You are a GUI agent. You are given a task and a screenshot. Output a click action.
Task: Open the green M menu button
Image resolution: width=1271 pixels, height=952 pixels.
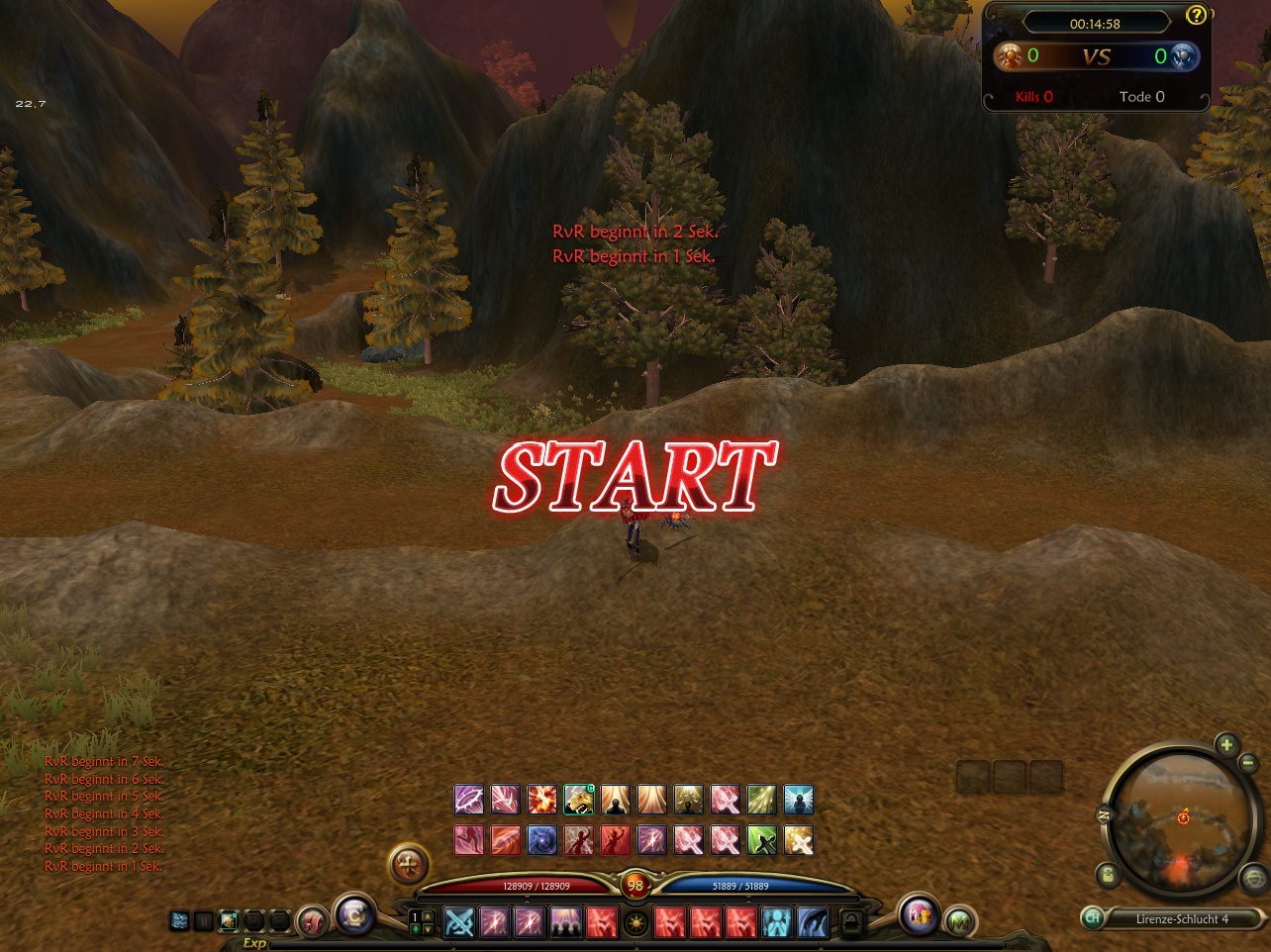[957, 922]
